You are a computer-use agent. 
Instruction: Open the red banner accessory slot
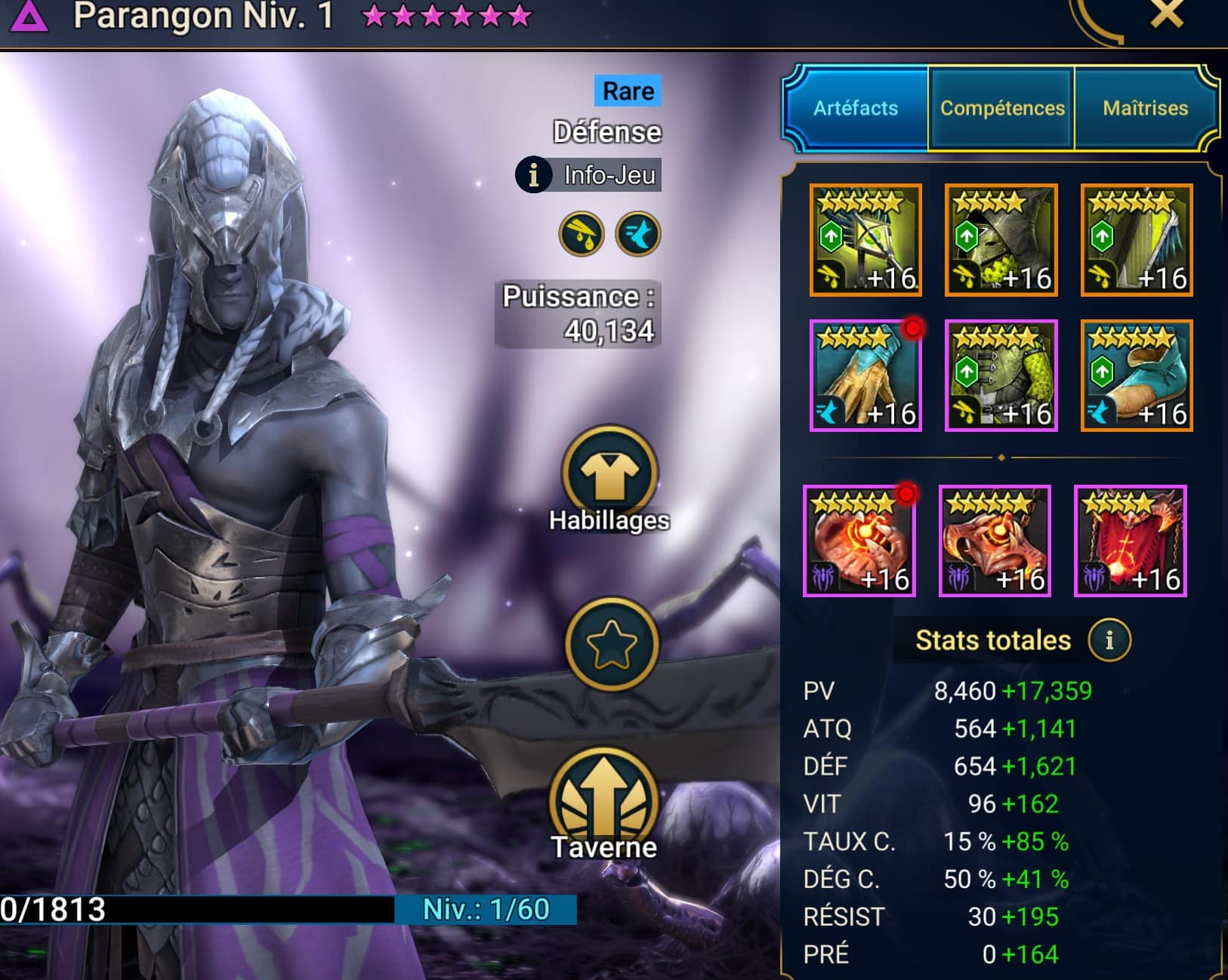pos(1130,541)
